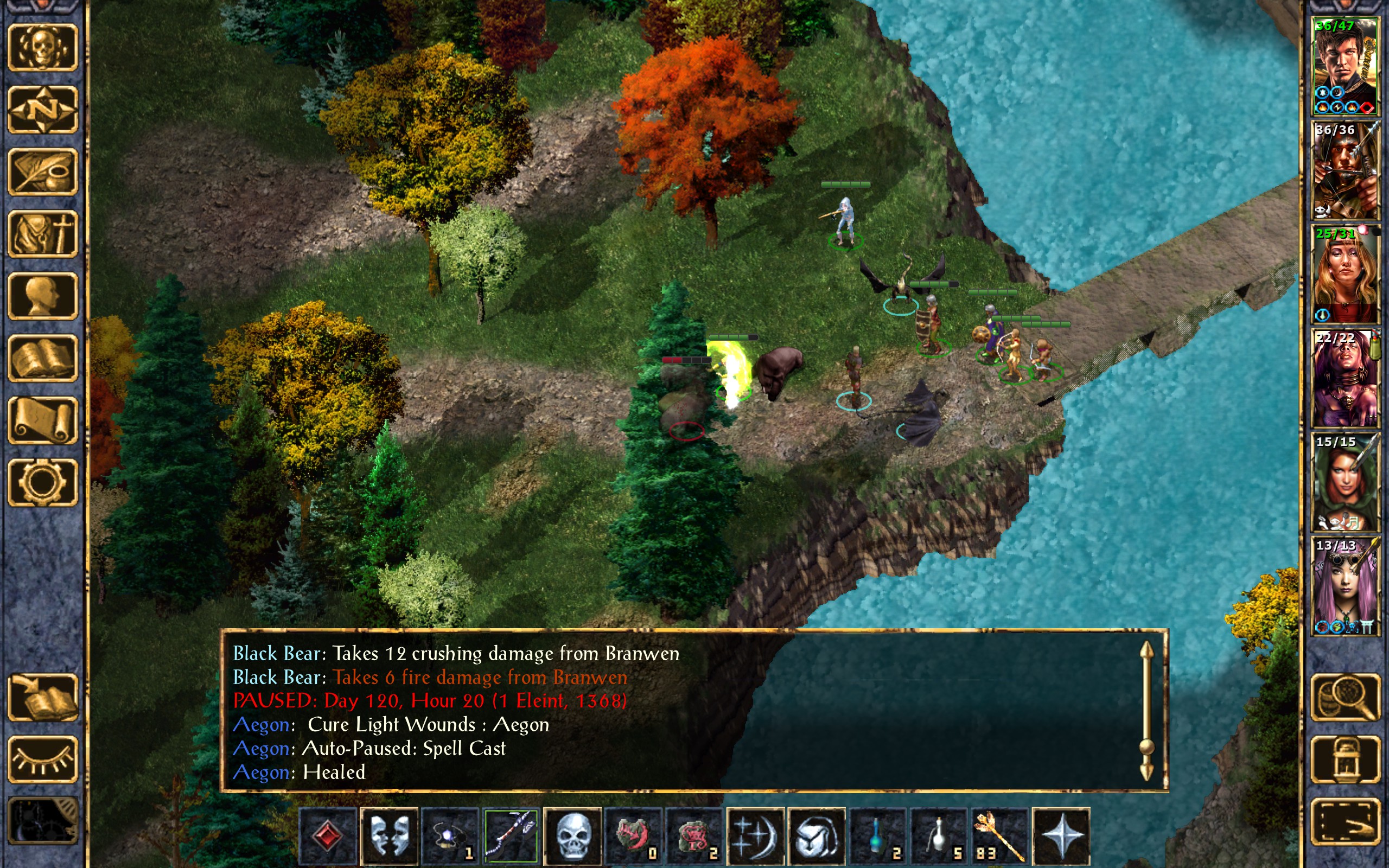Open the area map with the compass button
1389x868 pixels.
click(x=42, y=109)
